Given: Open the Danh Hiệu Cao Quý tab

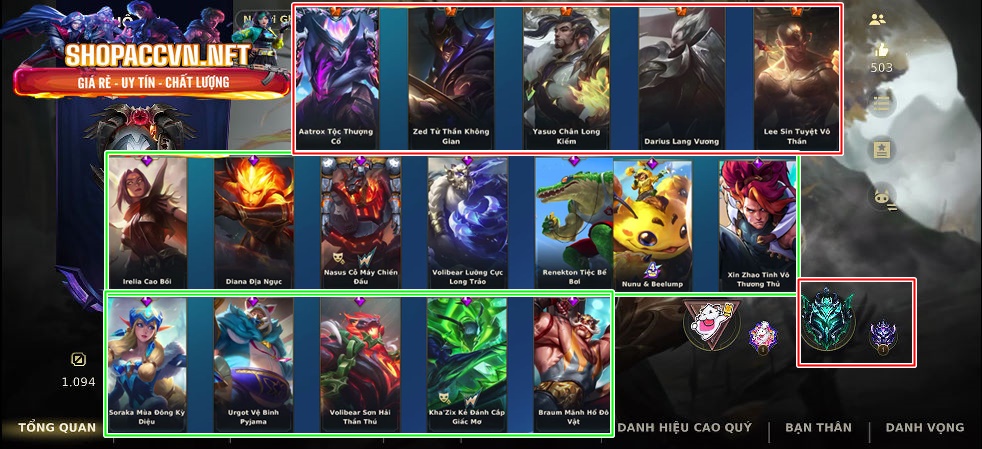Looking at the screenshot, I should point(684,428).
